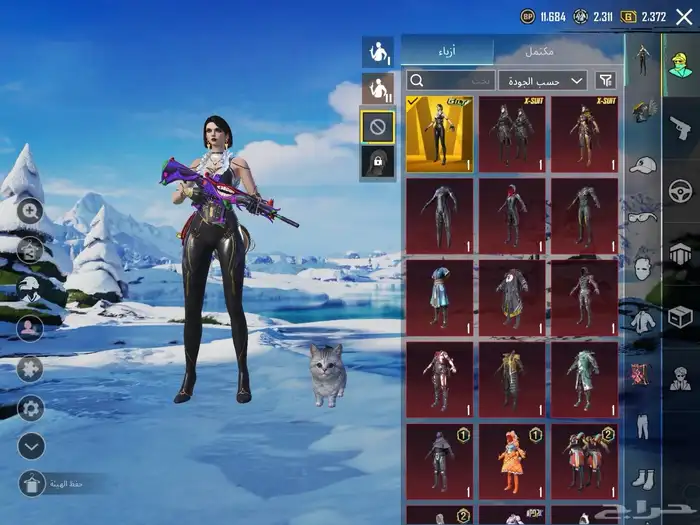
Task: Open the steering wheel vehicles category
Action: [680, 190]
